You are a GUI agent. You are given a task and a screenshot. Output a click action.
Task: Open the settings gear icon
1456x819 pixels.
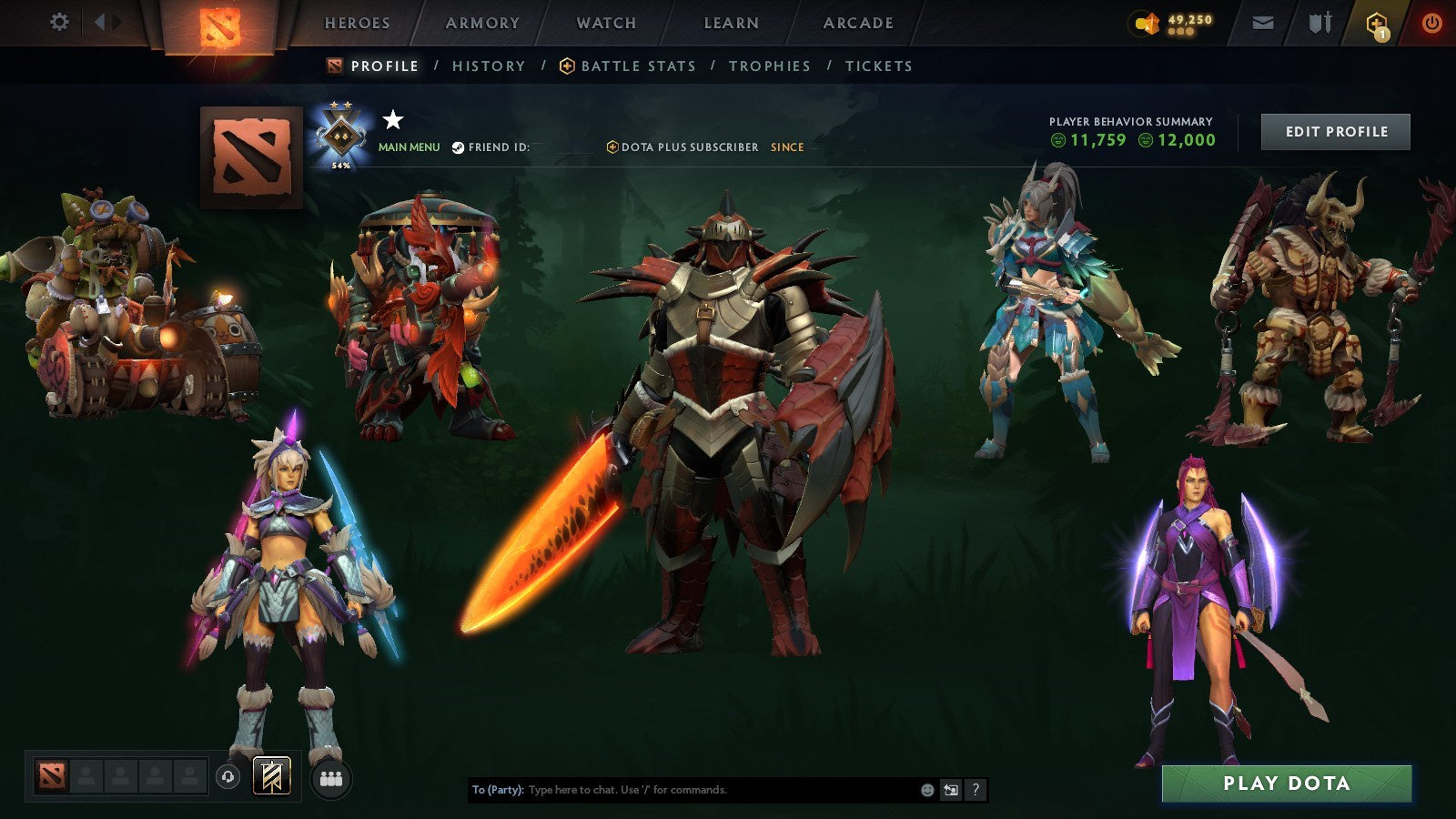point(60,23)
